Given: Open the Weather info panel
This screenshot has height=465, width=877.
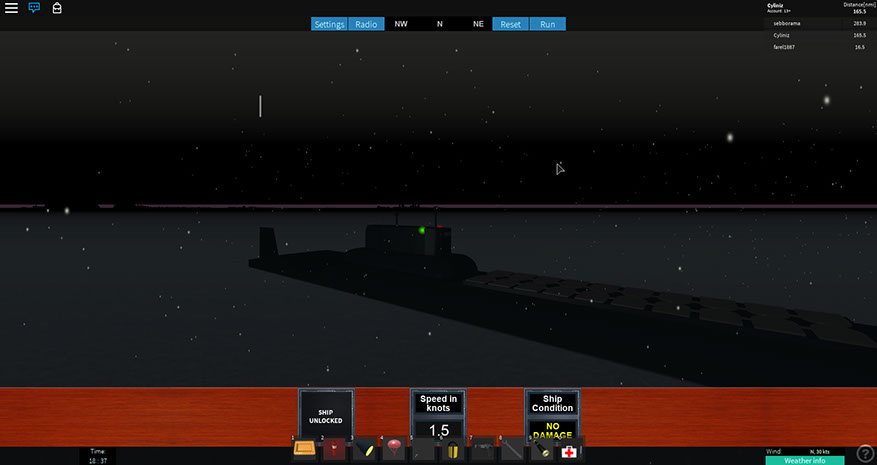Looking at the screenshot, I should click(804, 461).
